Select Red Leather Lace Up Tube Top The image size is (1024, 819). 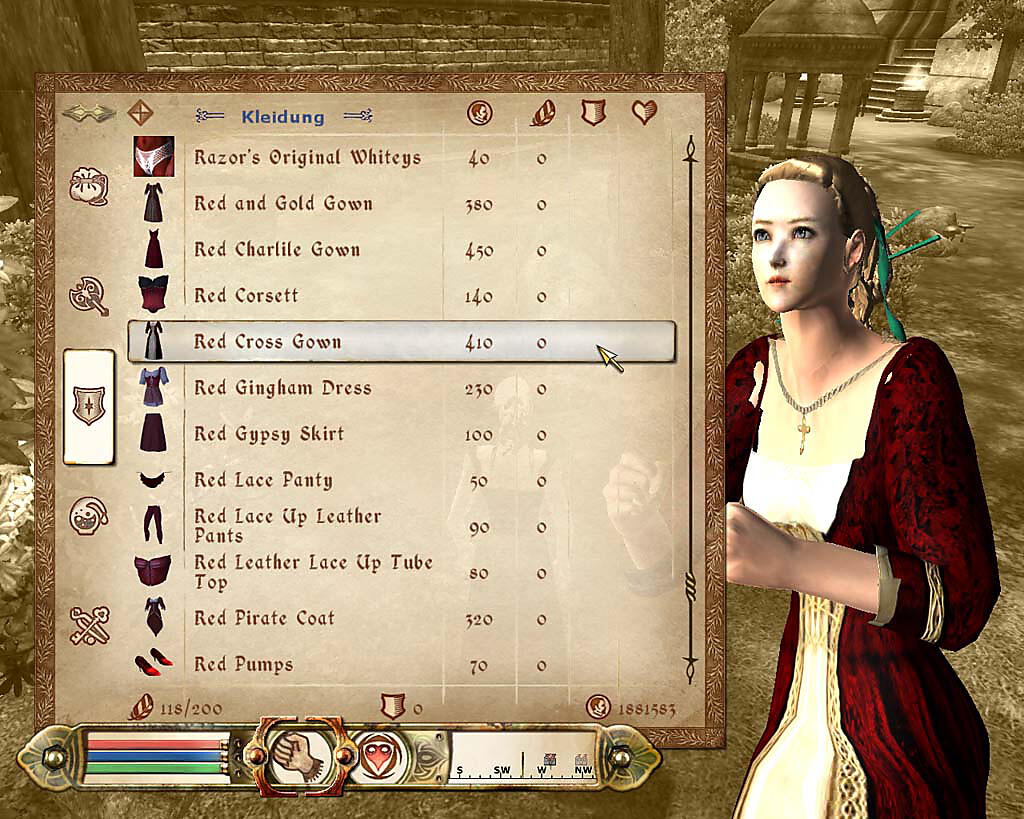click(x=312, y=572)
